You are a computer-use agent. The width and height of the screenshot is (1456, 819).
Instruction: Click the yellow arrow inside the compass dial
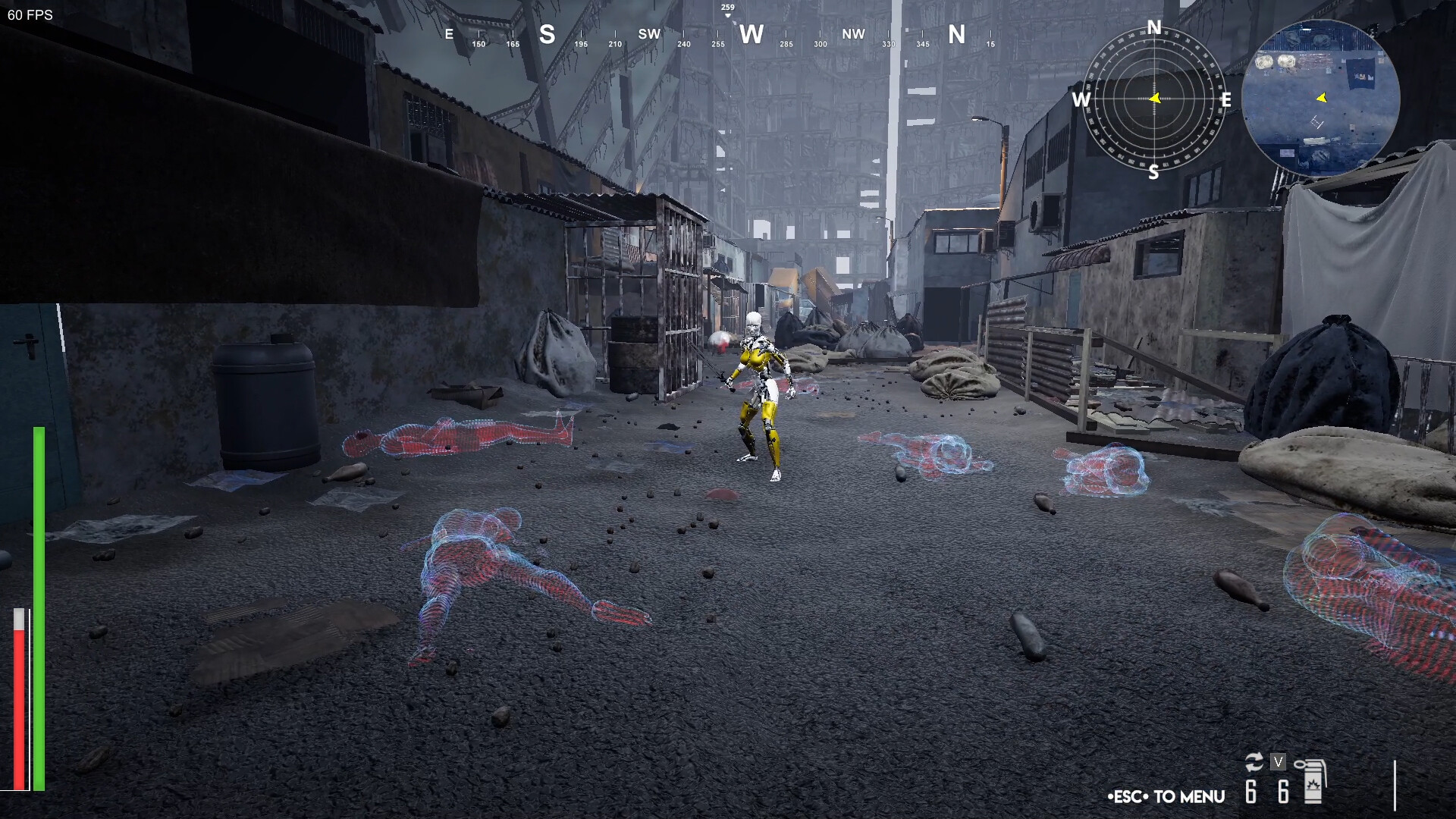pos(1154,97)
